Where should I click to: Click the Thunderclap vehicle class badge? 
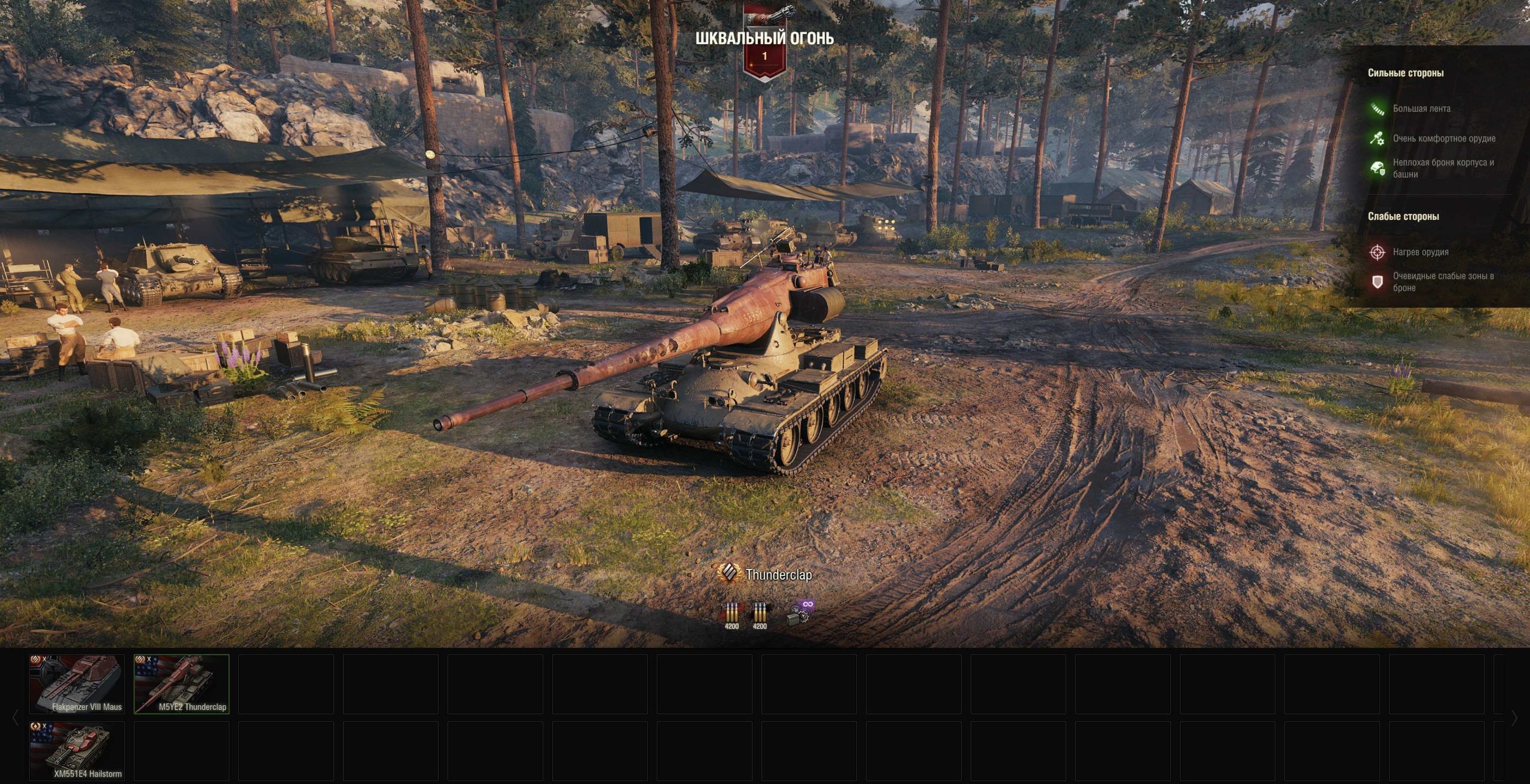click(729, 574)
